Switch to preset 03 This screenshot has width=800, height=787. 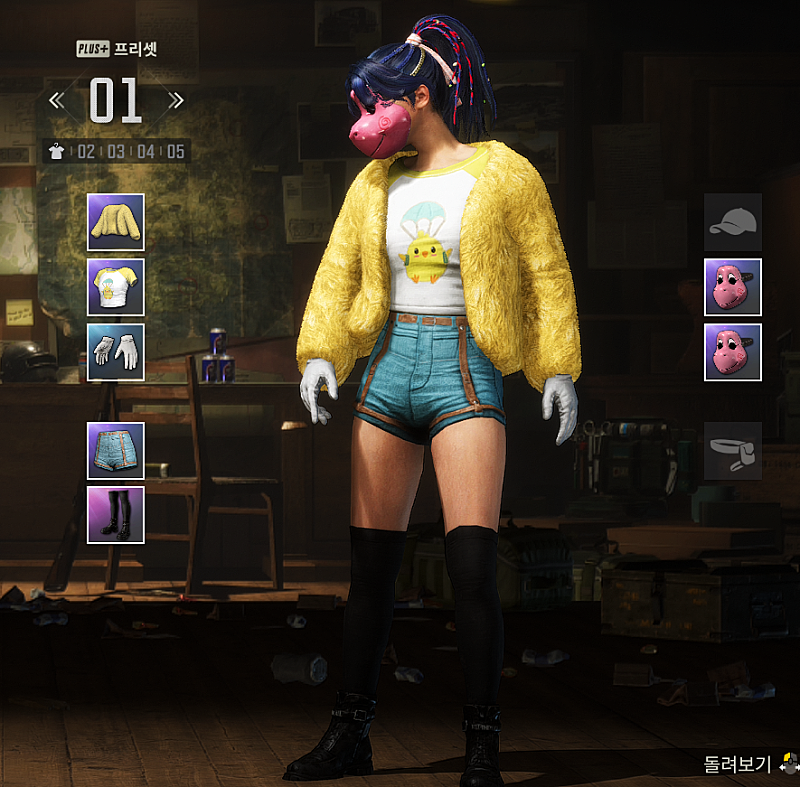click(116, 152)
